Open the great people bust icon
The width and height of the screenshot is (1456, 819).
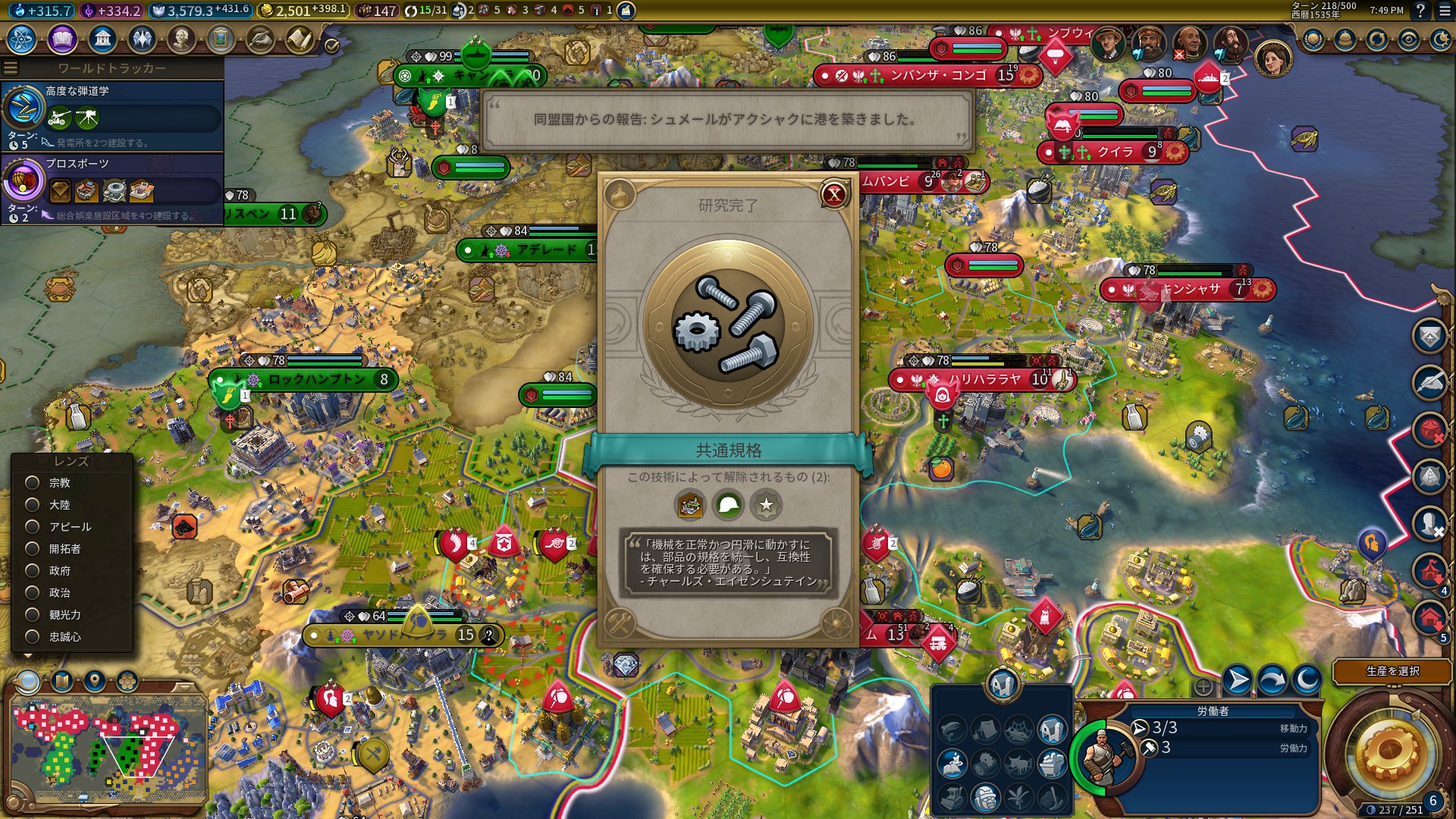[181, 39]
